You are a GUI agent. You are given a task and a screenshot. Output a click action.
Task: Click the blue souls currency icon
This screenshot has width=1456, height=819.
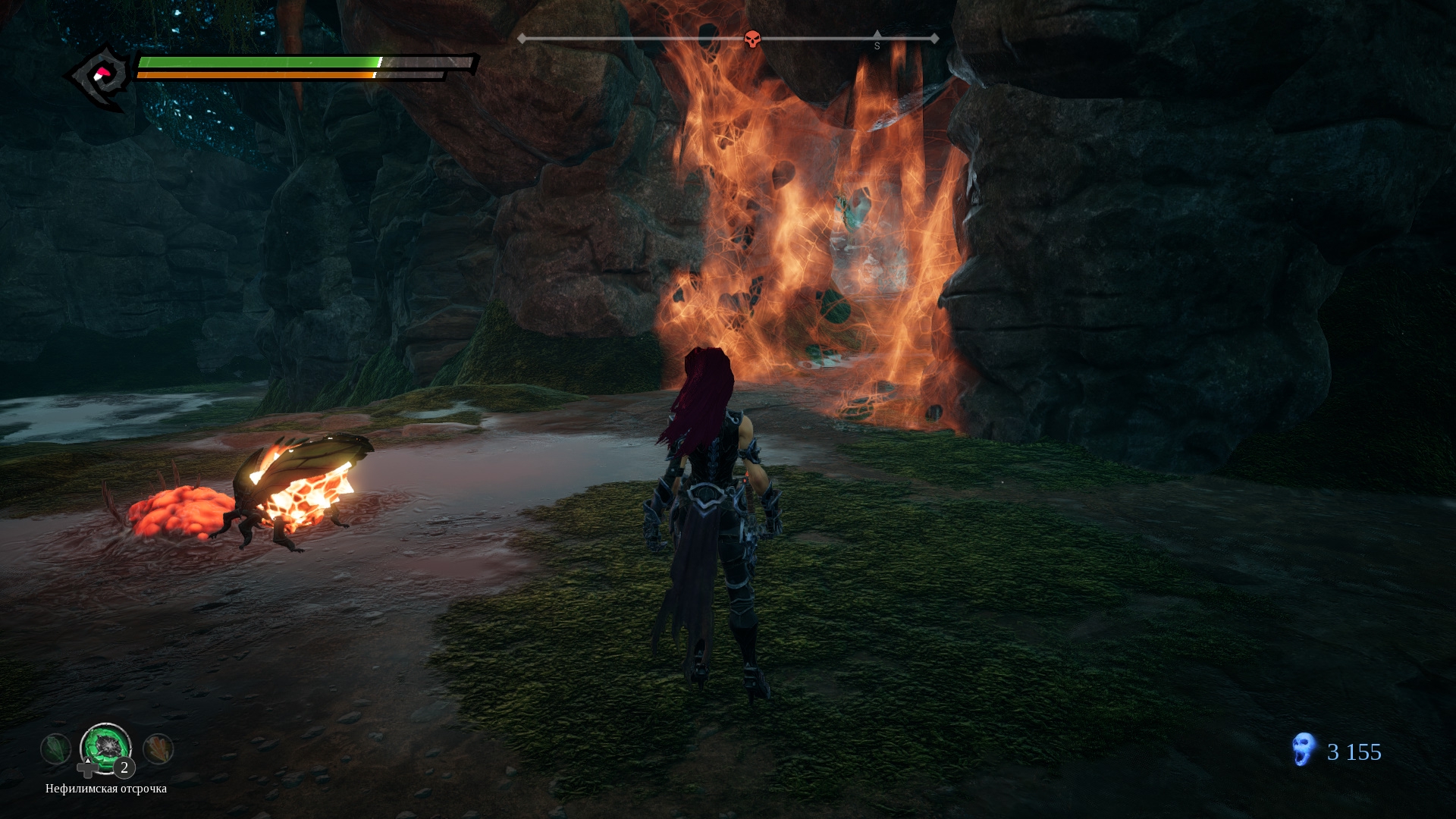(1303, 750)
